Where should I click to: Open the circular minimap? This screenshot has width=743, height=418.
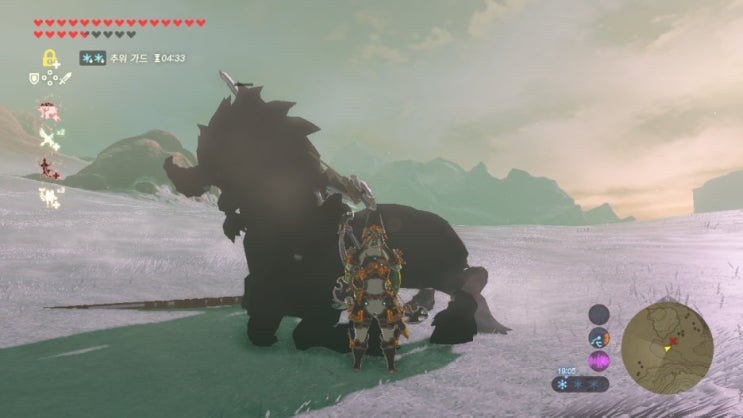[667, 348]
